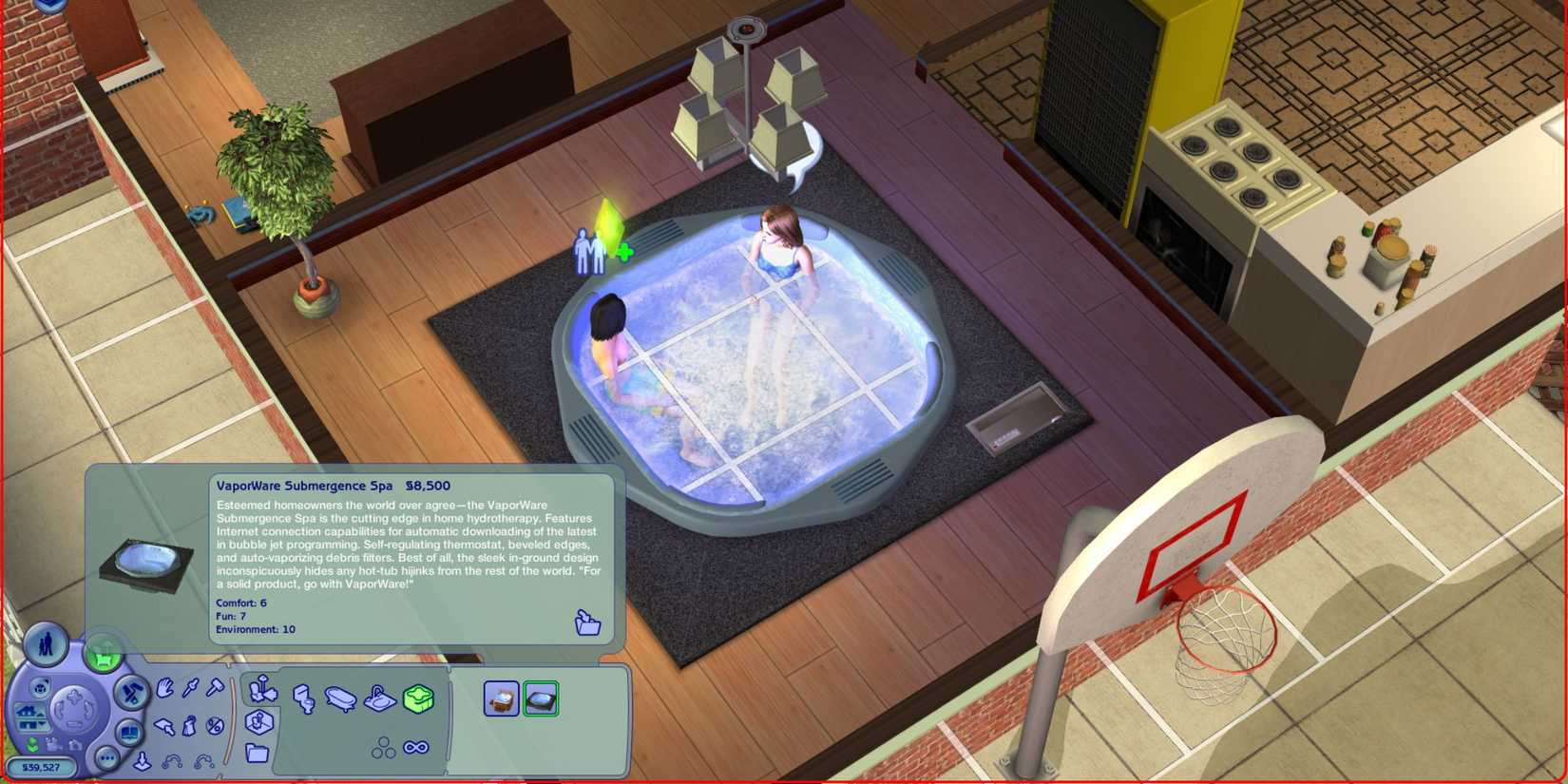Toggle wall cutaway on the house icon
Viewport: 1568px width, 784px height.
pyautogui.click(x=39, y=686)
